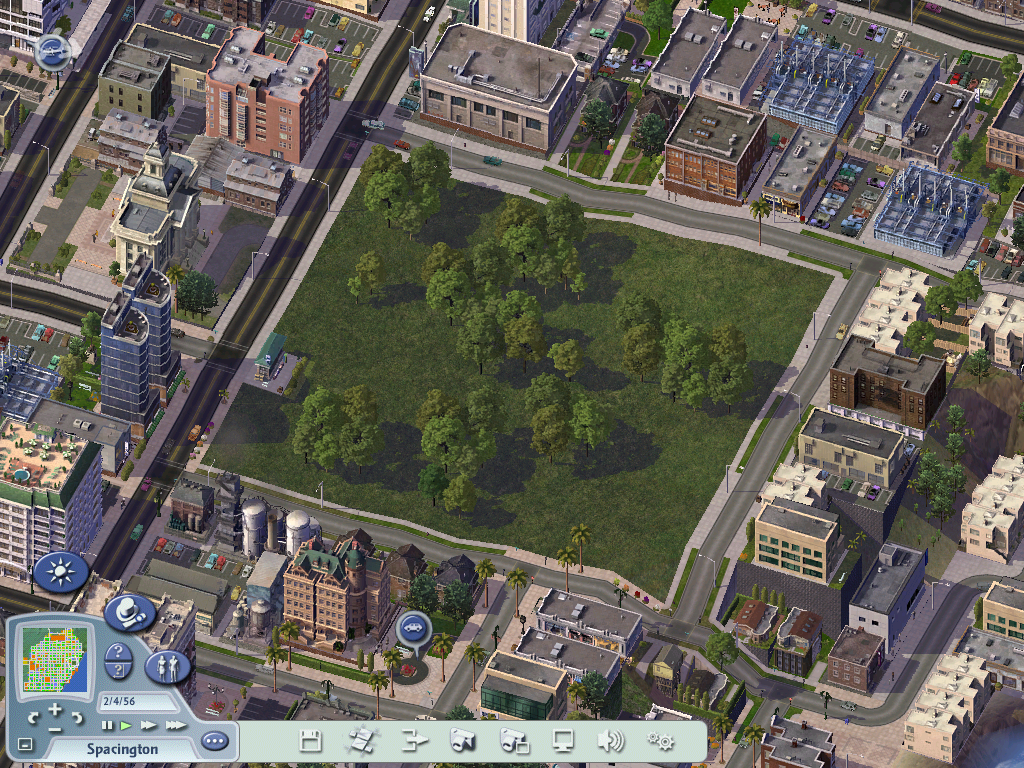Exit to region using the arrow icon

click(x=413, y=741)
